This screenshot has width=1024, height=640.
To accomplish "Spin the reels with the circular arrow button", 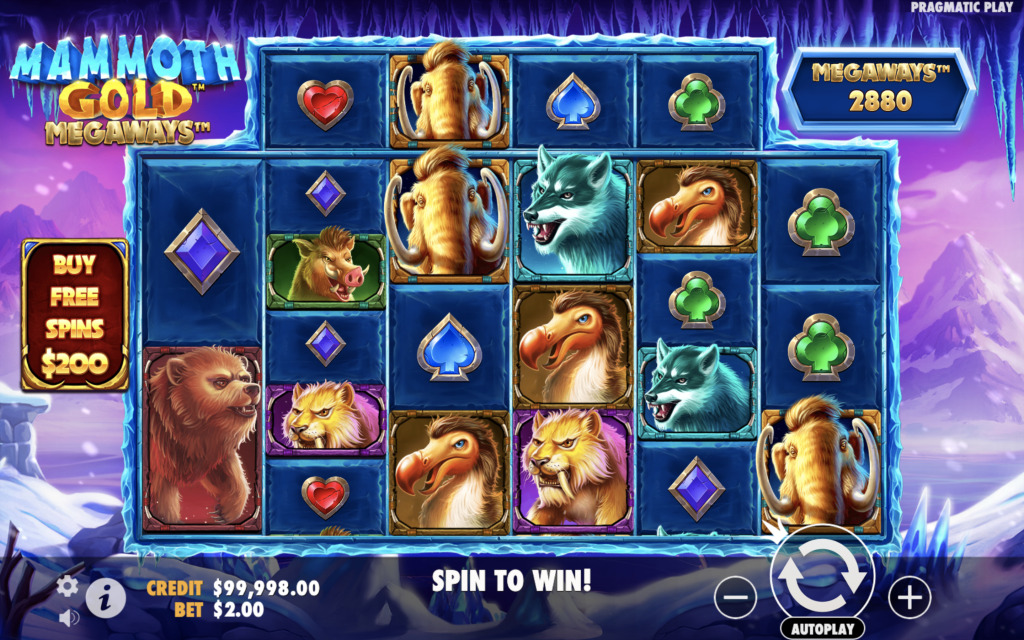I will pos(822,575).
